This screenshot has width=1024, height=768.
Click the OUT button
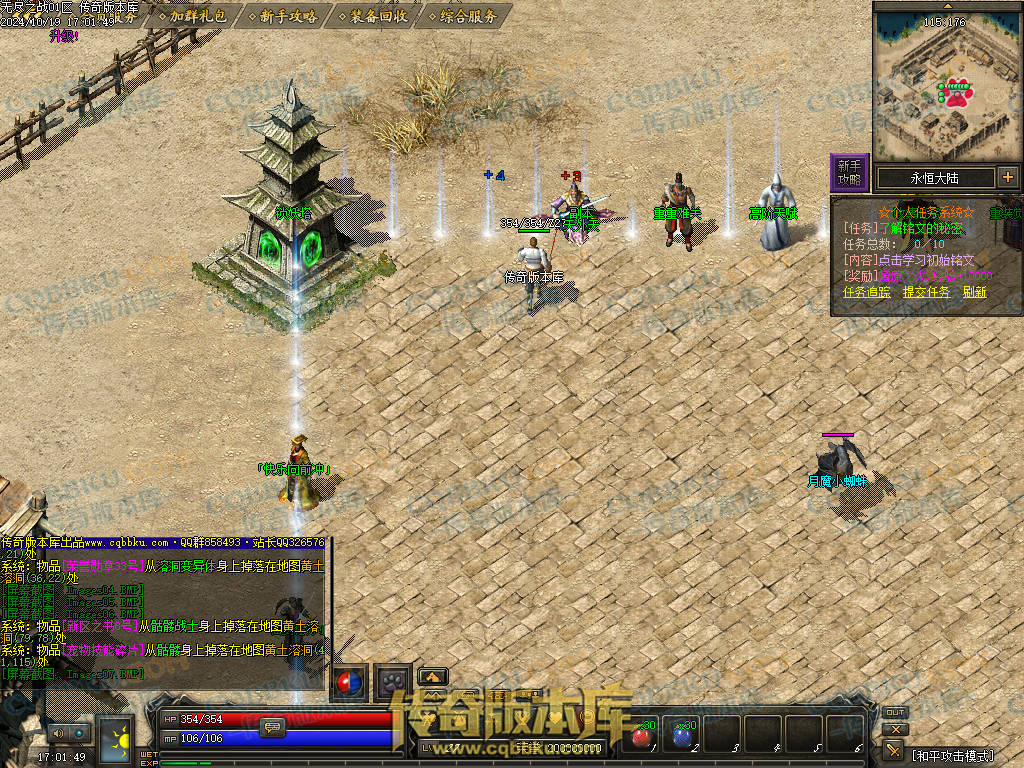(x=895, y=712)
